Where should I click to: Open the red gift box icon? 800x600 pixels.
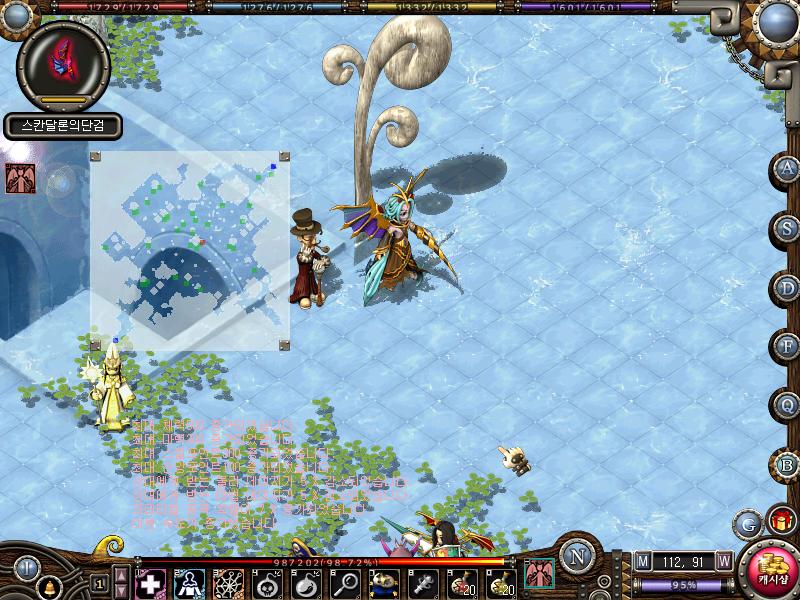[x=779, y=521]
